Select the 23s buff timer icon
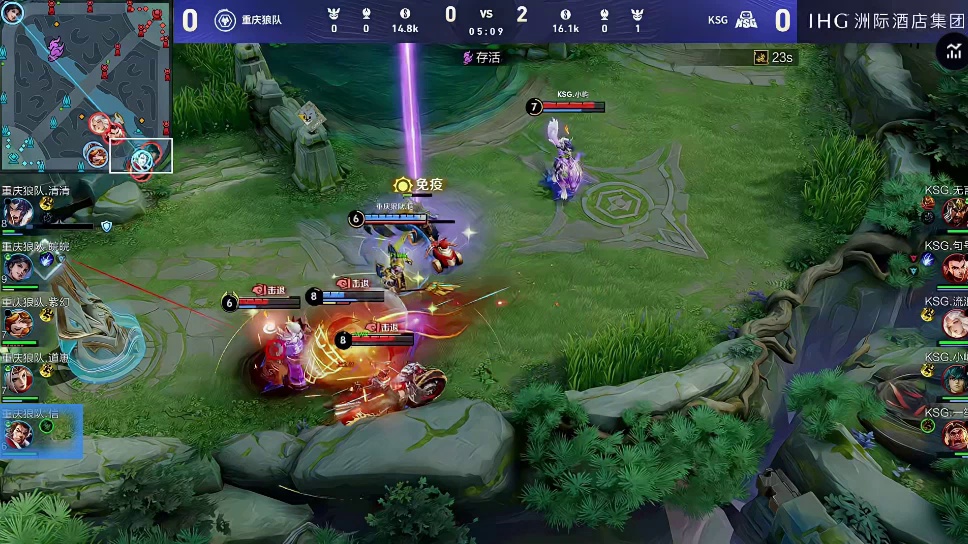968x544 pixels. tap(760, 58)
